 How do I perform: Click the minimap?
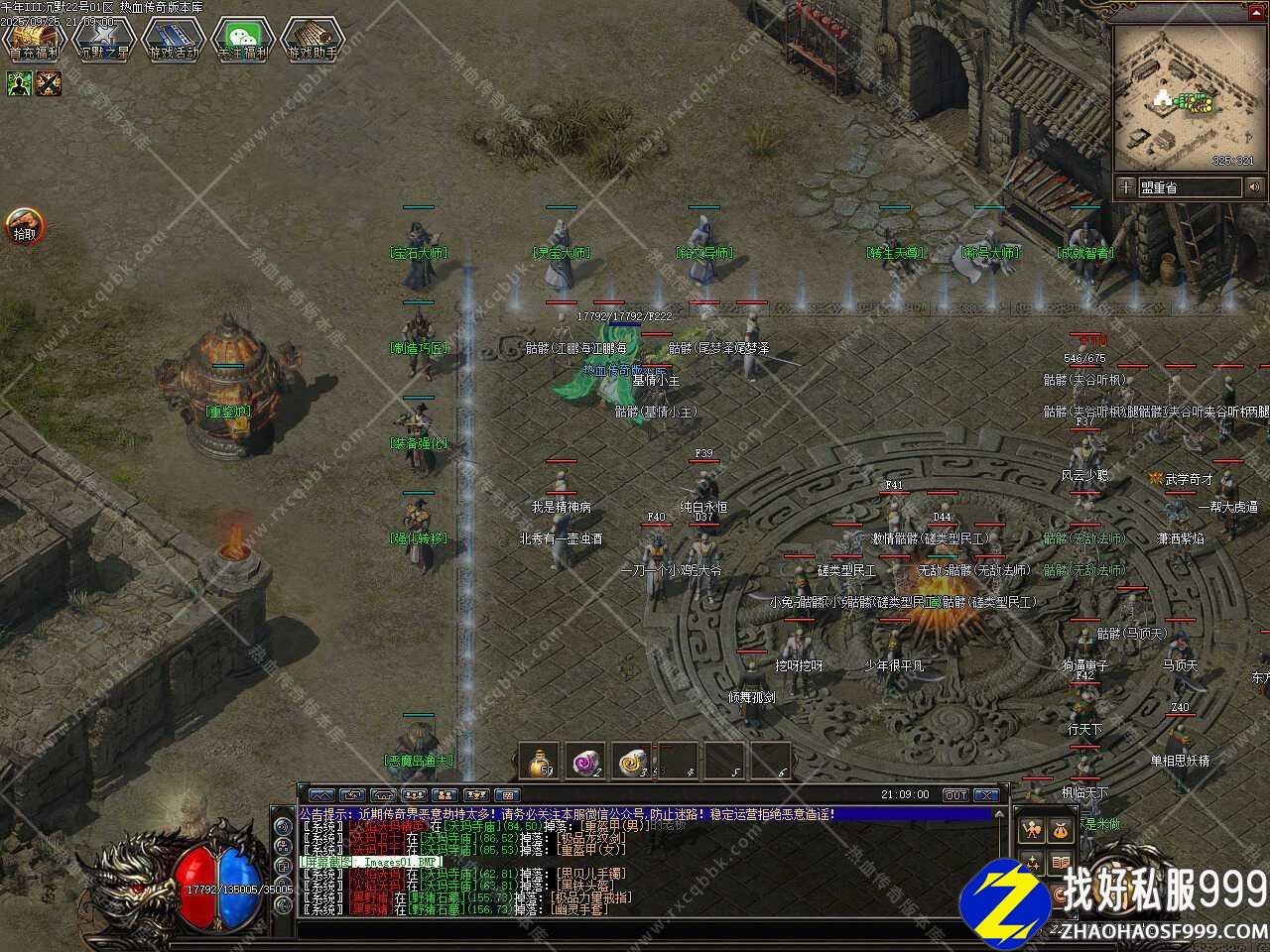(x=1187, y=99)
